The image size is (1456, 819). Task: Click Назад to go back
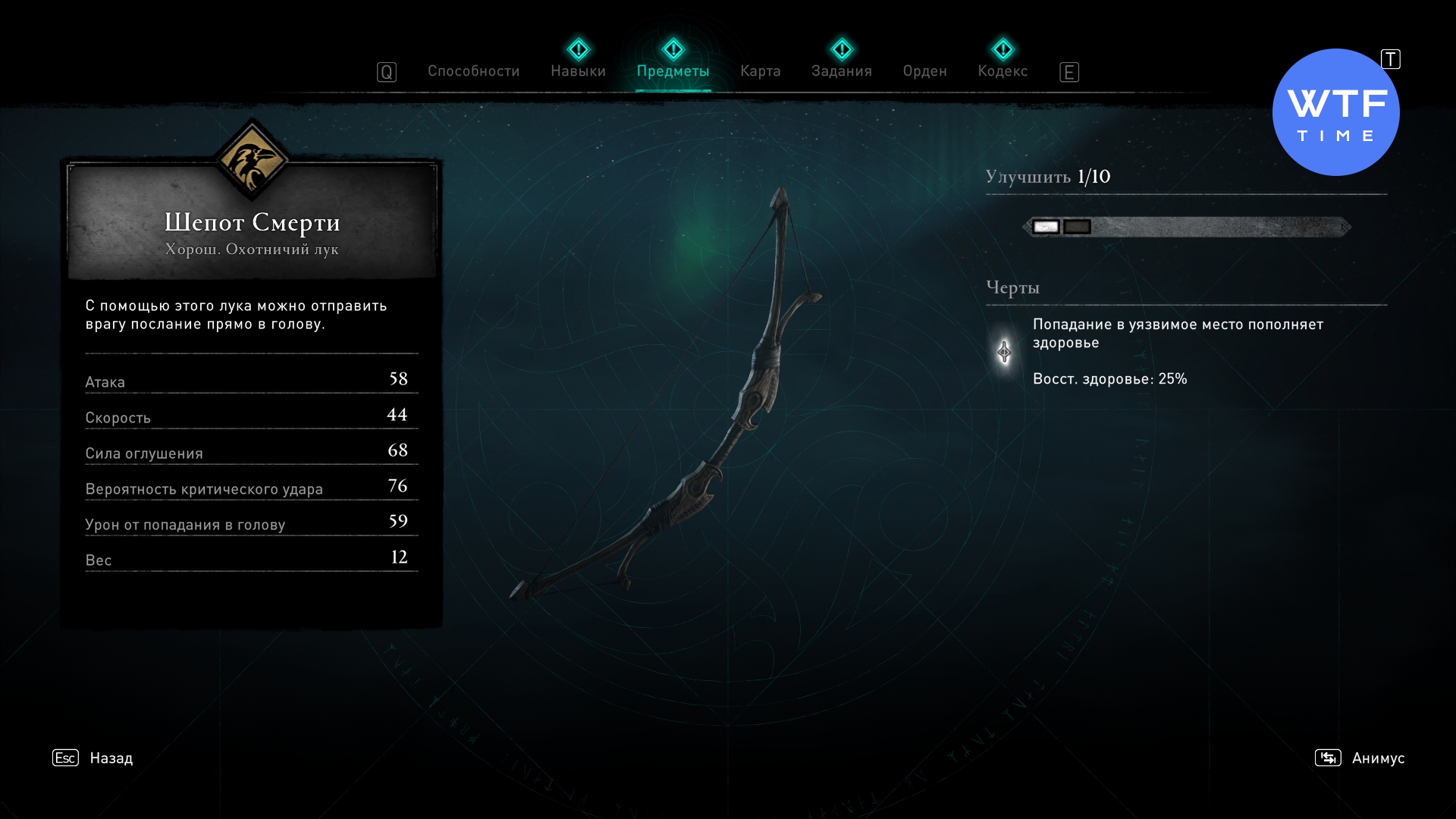(111, 758)
